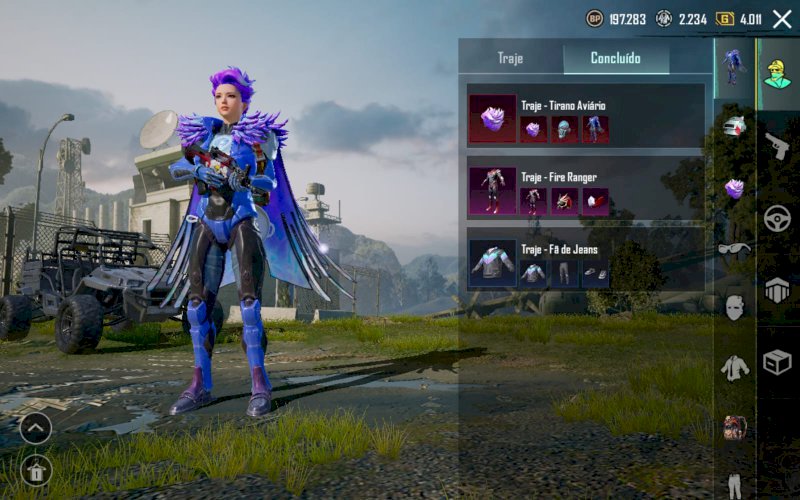
Task: Switch to the Traje tab
Action: click(510, 58)
